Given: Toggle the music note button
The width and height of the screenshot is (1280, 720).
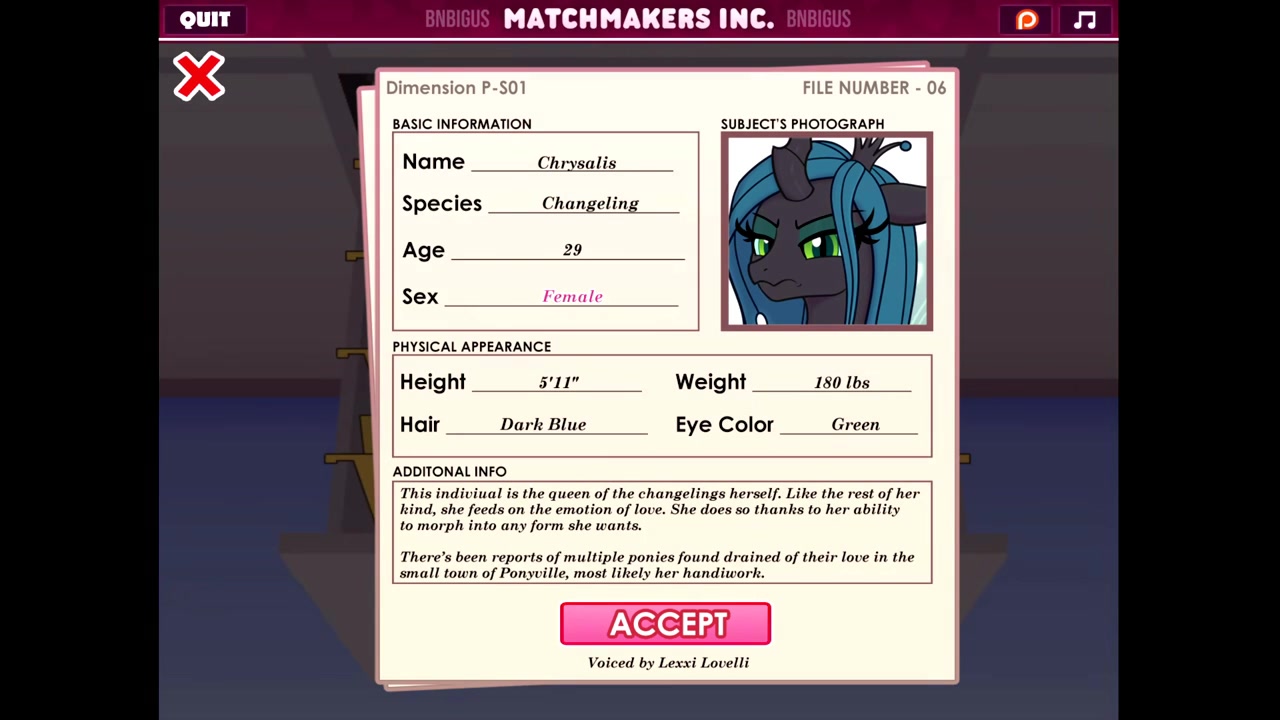Looking at the screenshot, I should coord(1085,20).
